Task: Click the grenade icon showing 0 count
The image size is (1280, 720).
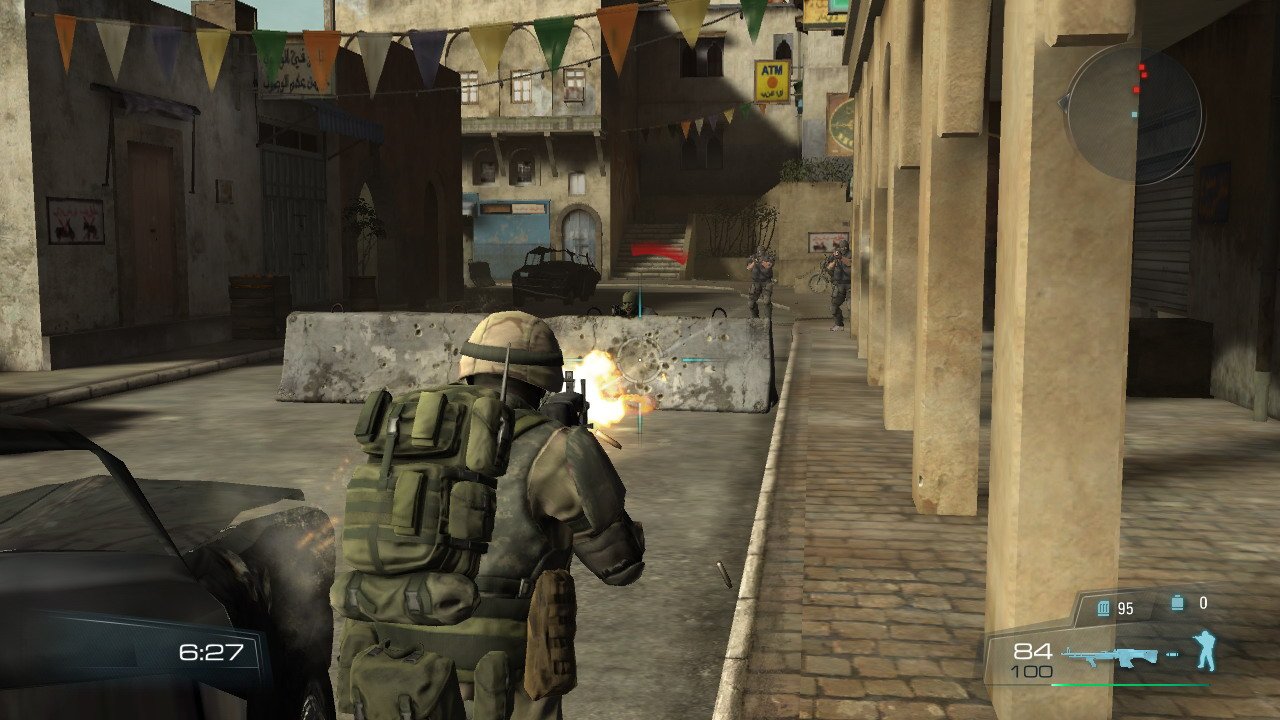Action: tap(1178, 602)
